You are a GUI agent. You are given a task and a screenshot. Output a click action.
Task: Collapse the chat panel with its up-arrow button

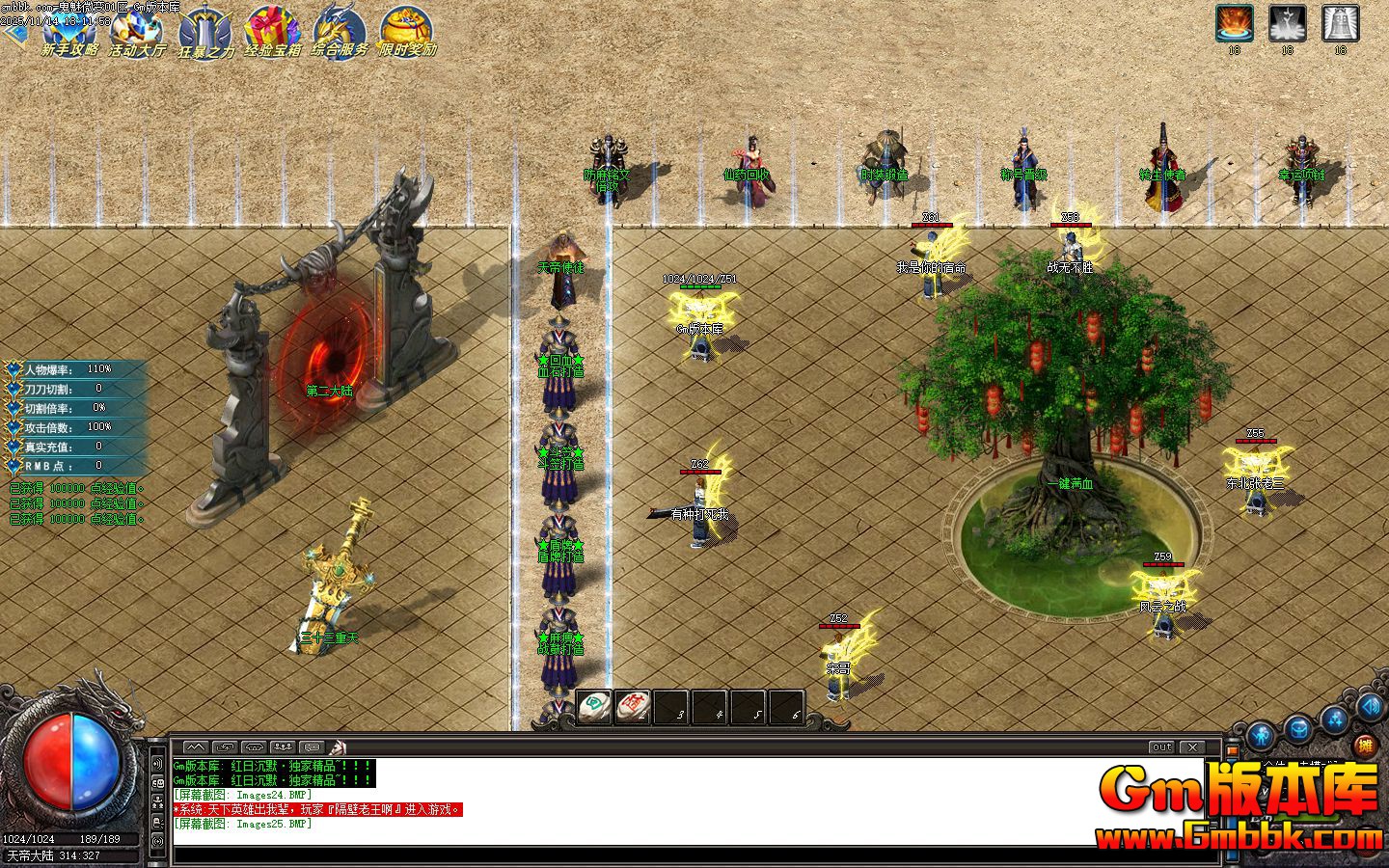(194, 747)
